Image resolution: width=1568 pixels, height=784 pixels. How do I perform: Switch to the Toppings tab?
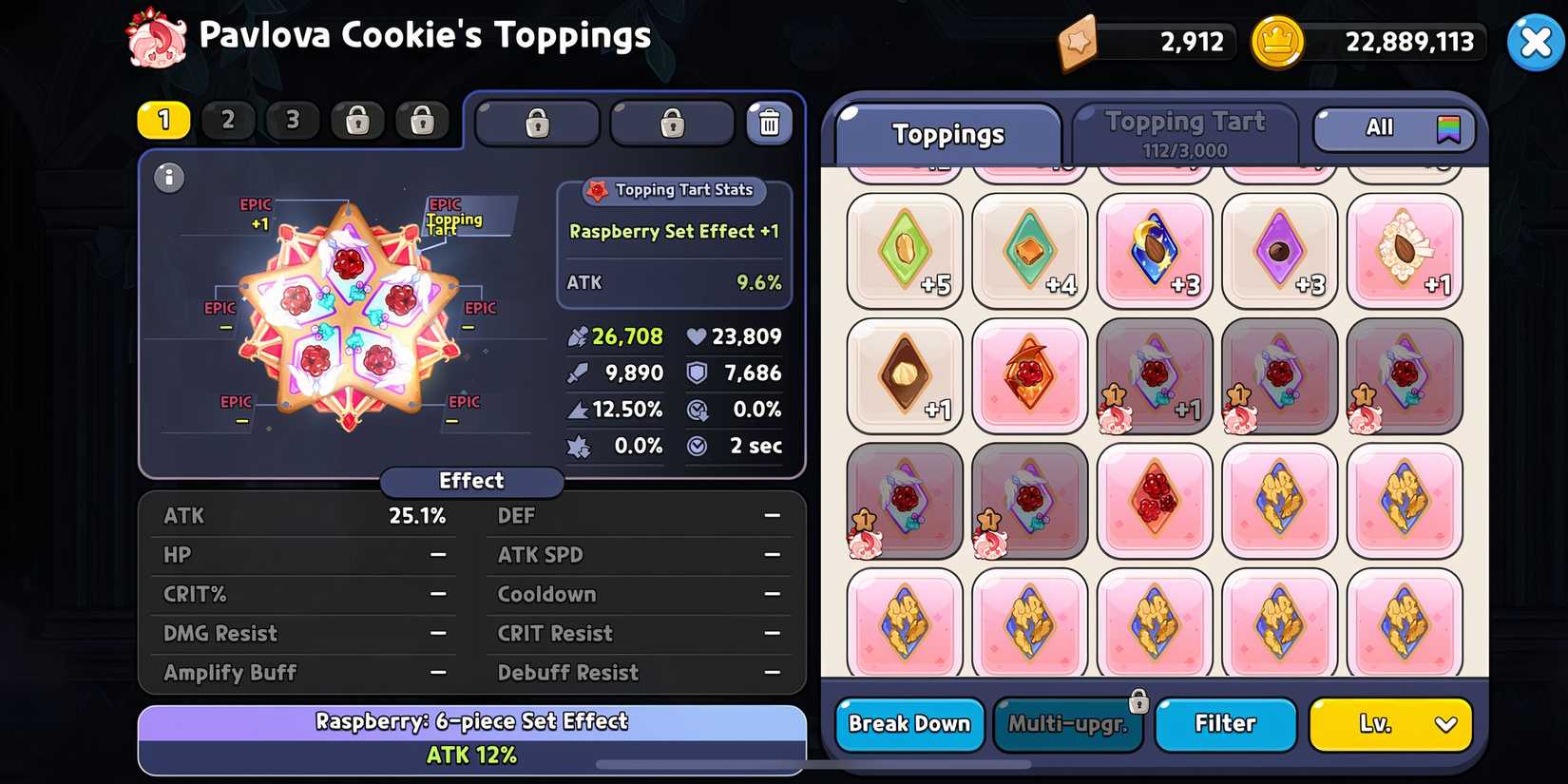point(947,135)
